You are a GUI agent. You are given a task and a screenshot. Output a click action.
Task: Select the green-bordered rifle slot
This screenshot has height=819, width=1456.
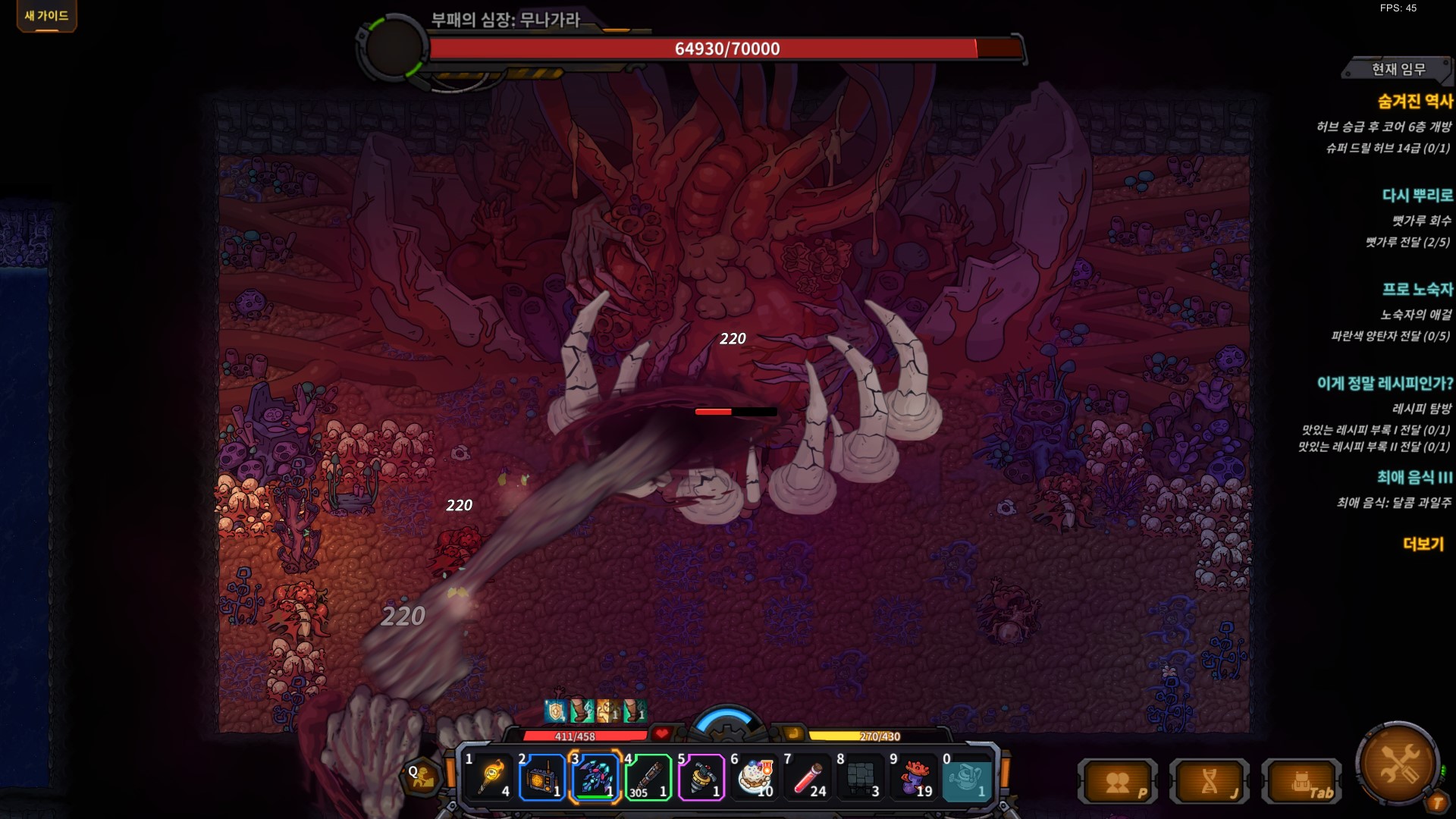pos(648,777)
